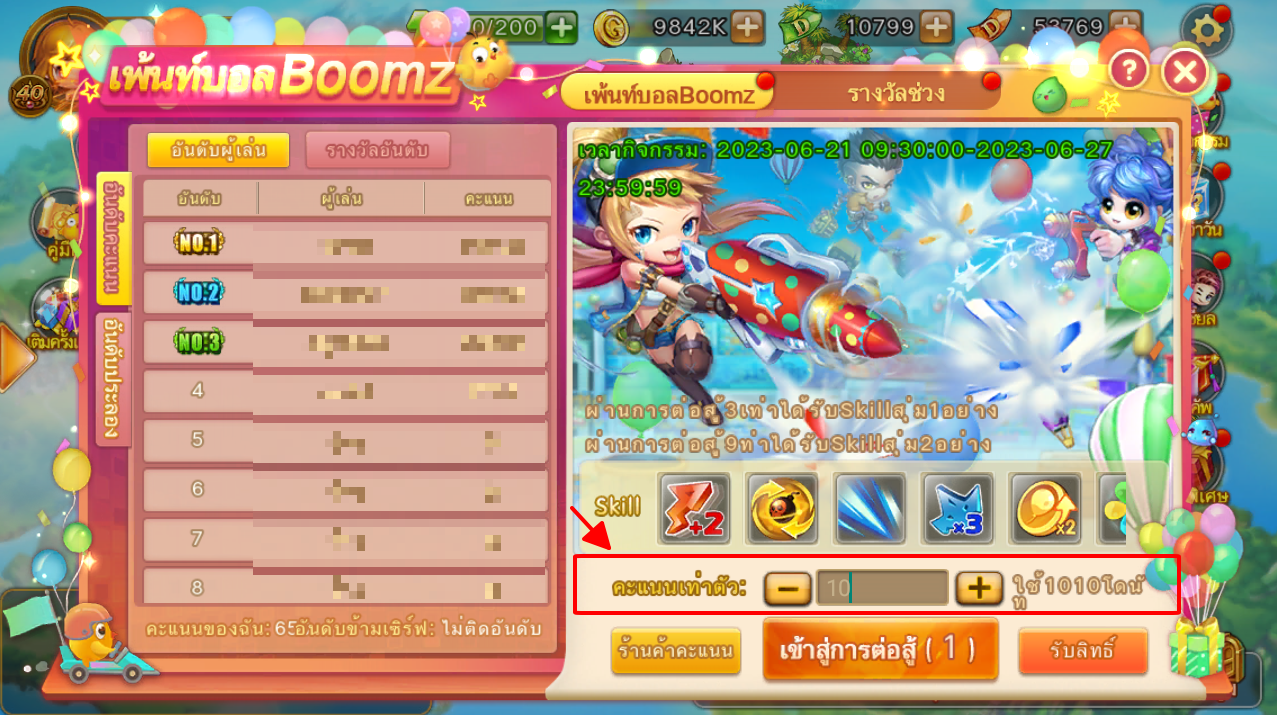Open the question mark help button
This screenshot has width=1277, height=715.
(1128, 70)
